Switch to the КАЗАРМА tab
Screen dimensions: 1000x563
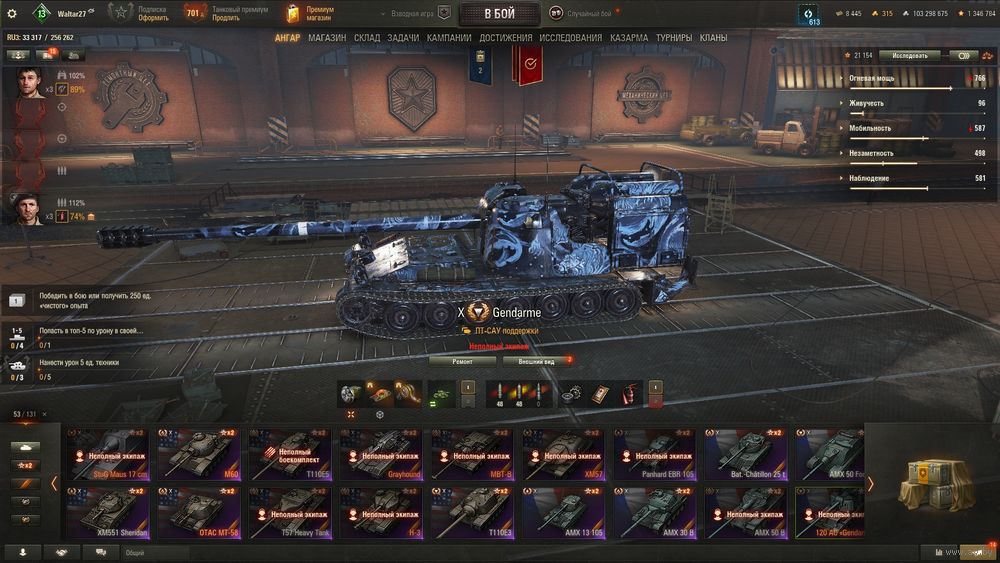[x=629, y=38]
